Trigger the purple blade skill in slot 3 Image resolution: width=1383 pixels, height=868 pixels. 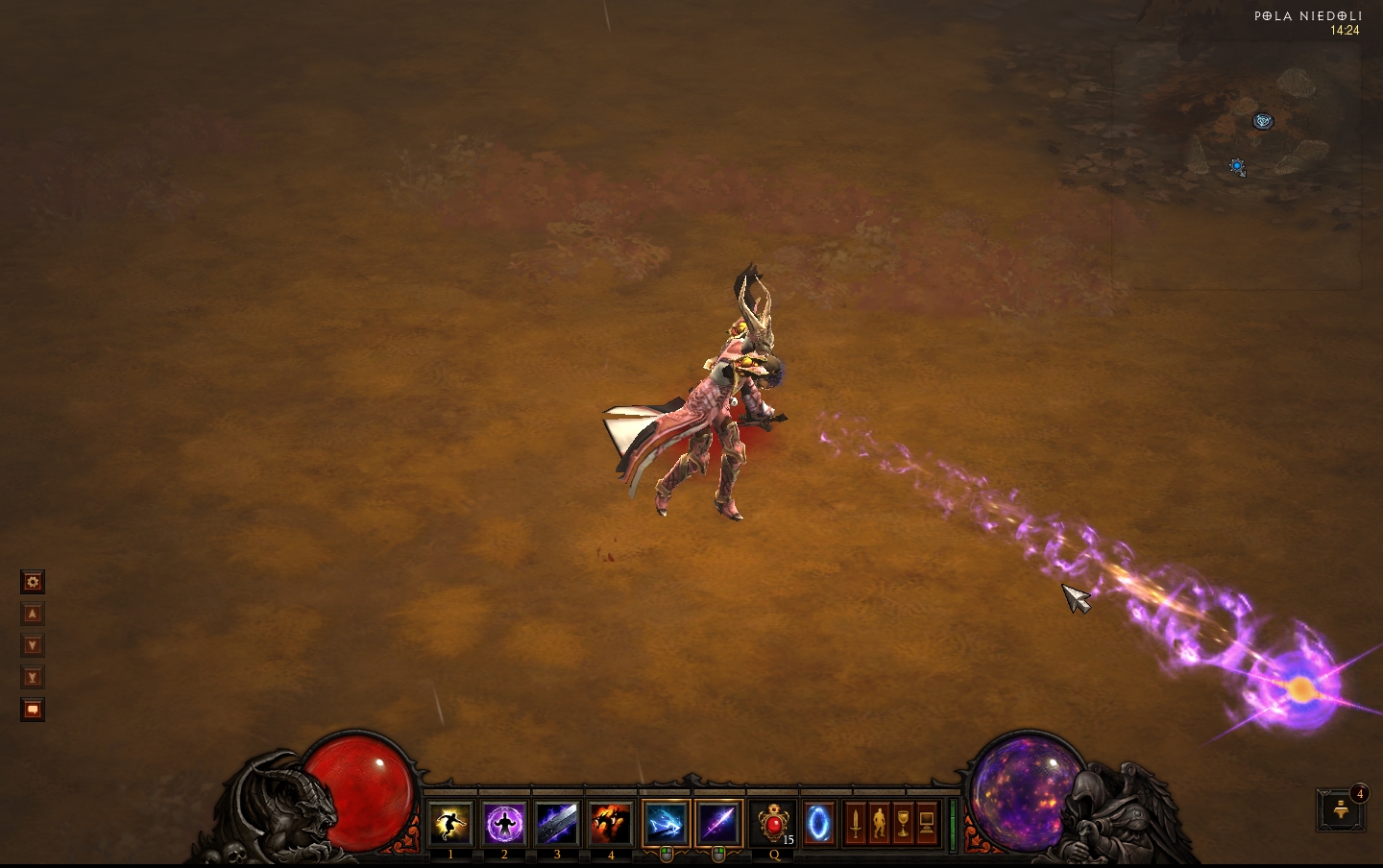click(x=557, y=824)
